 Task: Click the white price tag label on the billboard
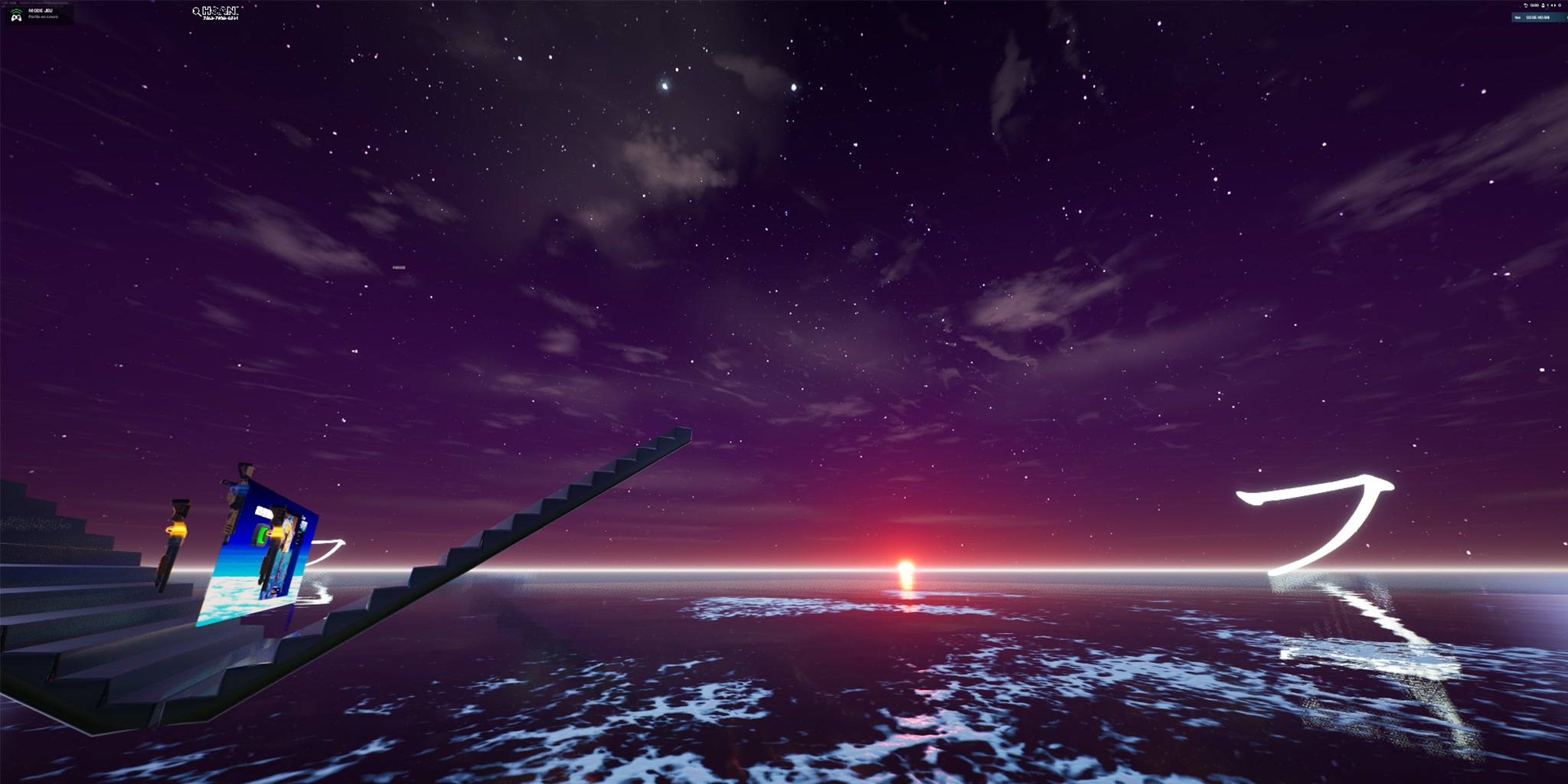point(263,510)
